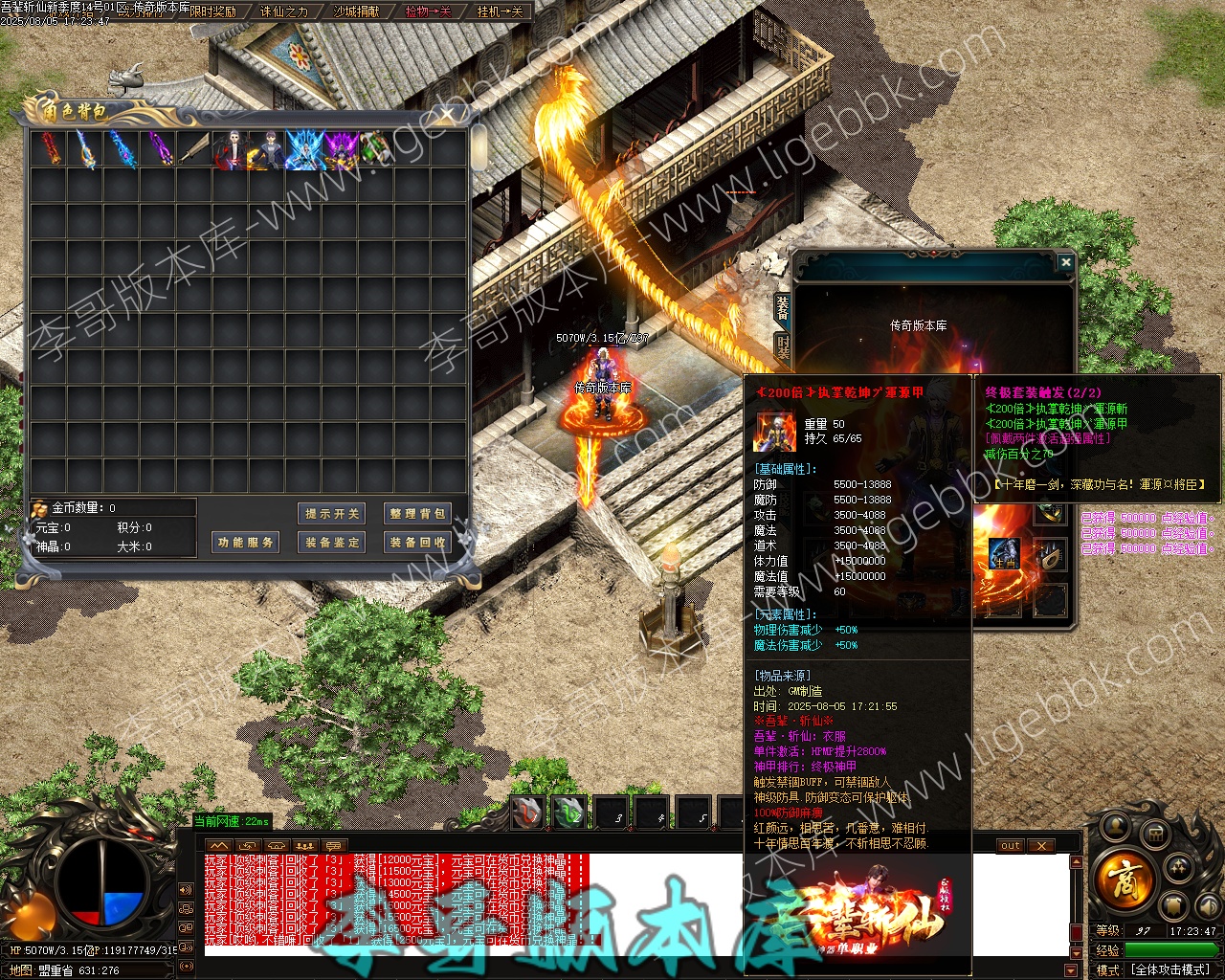Screen dimensions: 1225x980
Task: Click the 整理背包 sort bag button
Action: point(417,514)
